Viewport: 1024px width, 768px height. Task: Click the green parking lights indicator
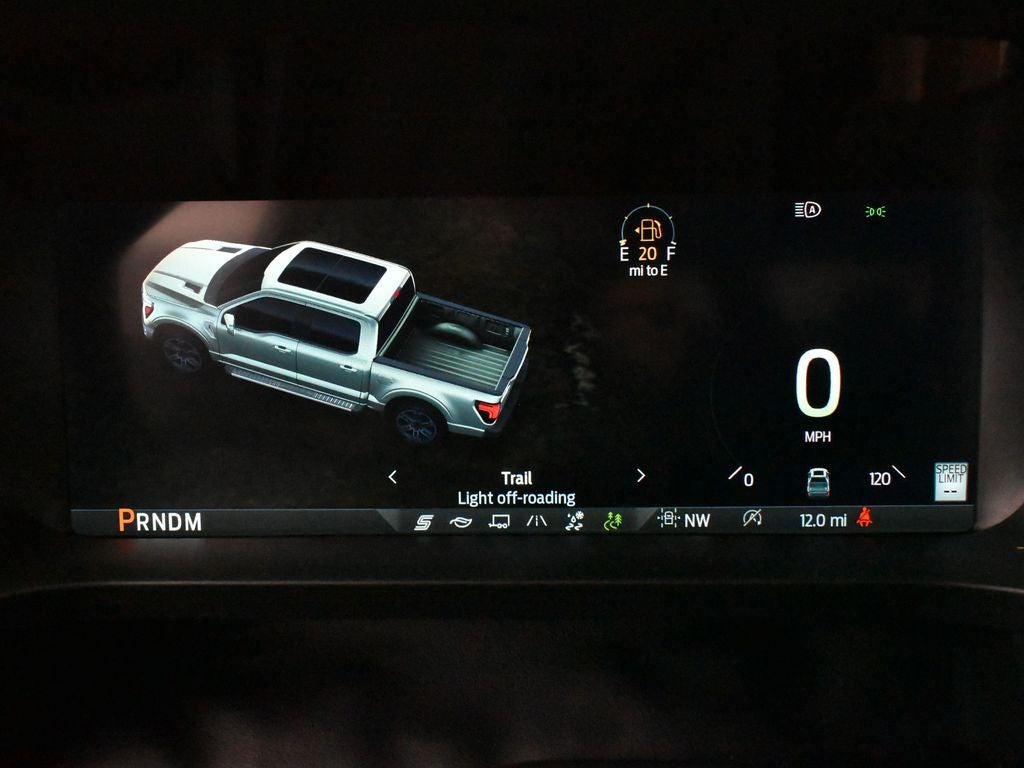[875, 211]
